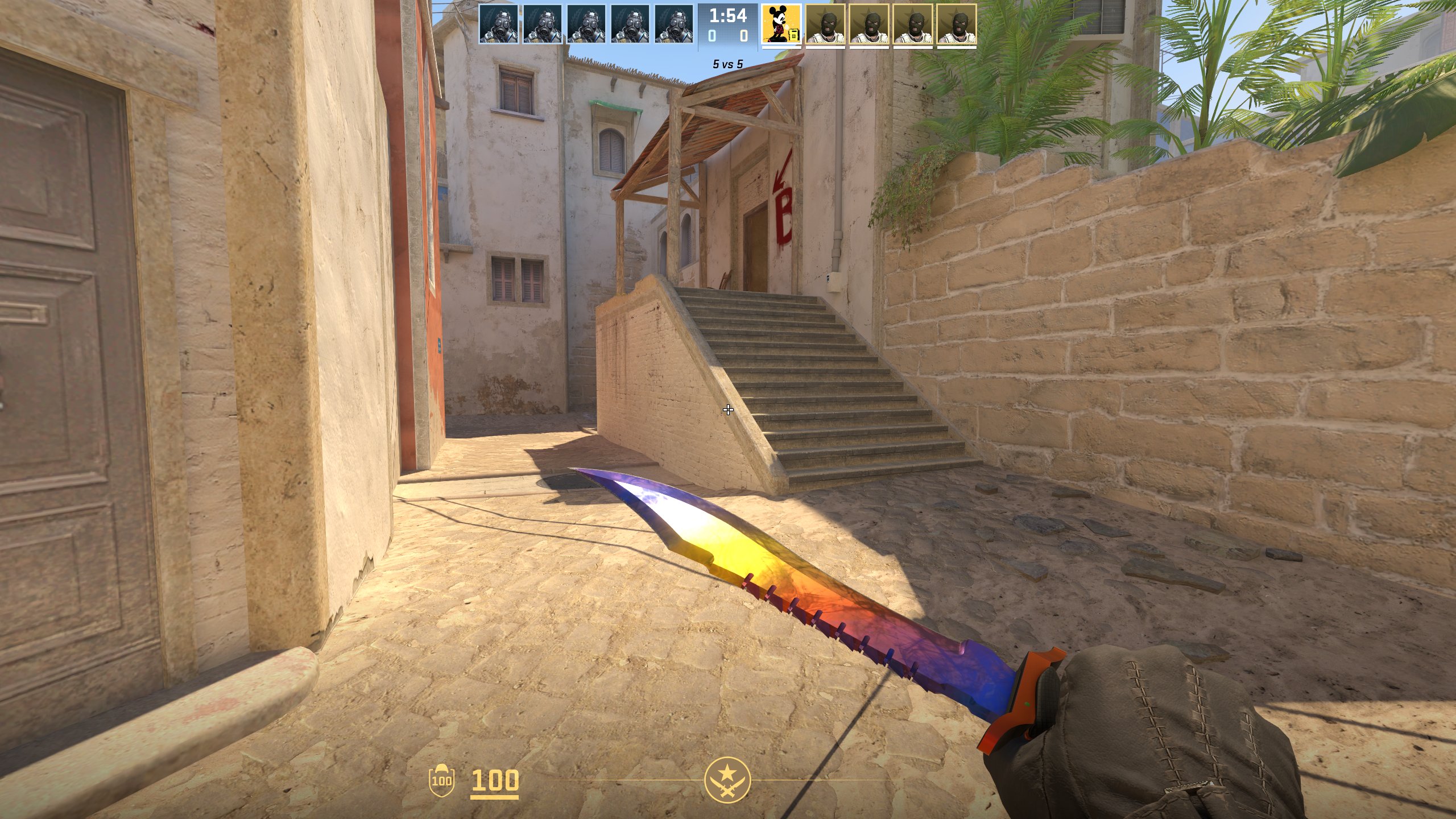The width and height of the screenshot is (1456, 819).
Task: Click the crosshair at screen center
Action: pos(729,409)
